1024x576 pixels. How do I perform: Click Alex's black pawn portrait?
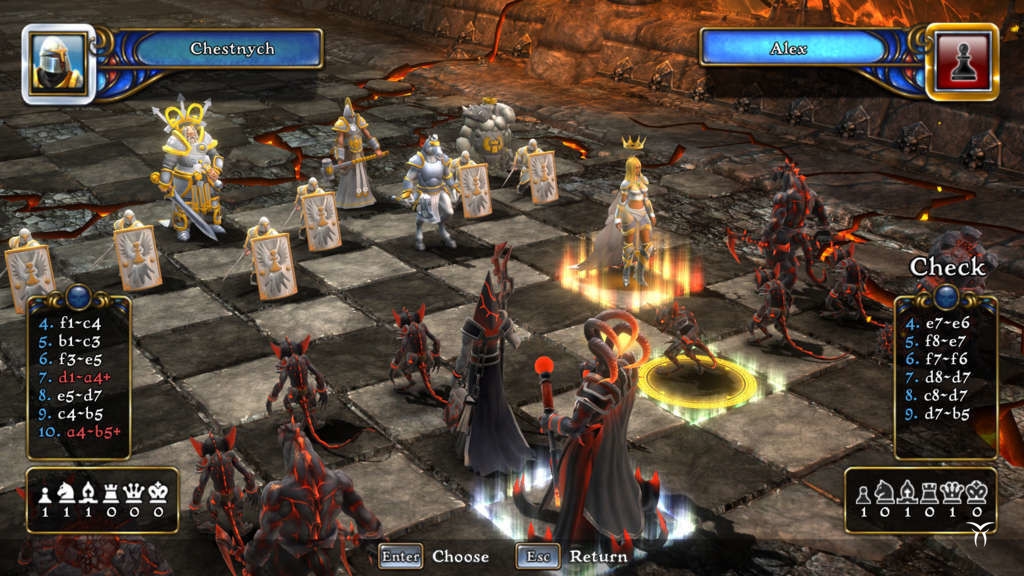point(961,62)
